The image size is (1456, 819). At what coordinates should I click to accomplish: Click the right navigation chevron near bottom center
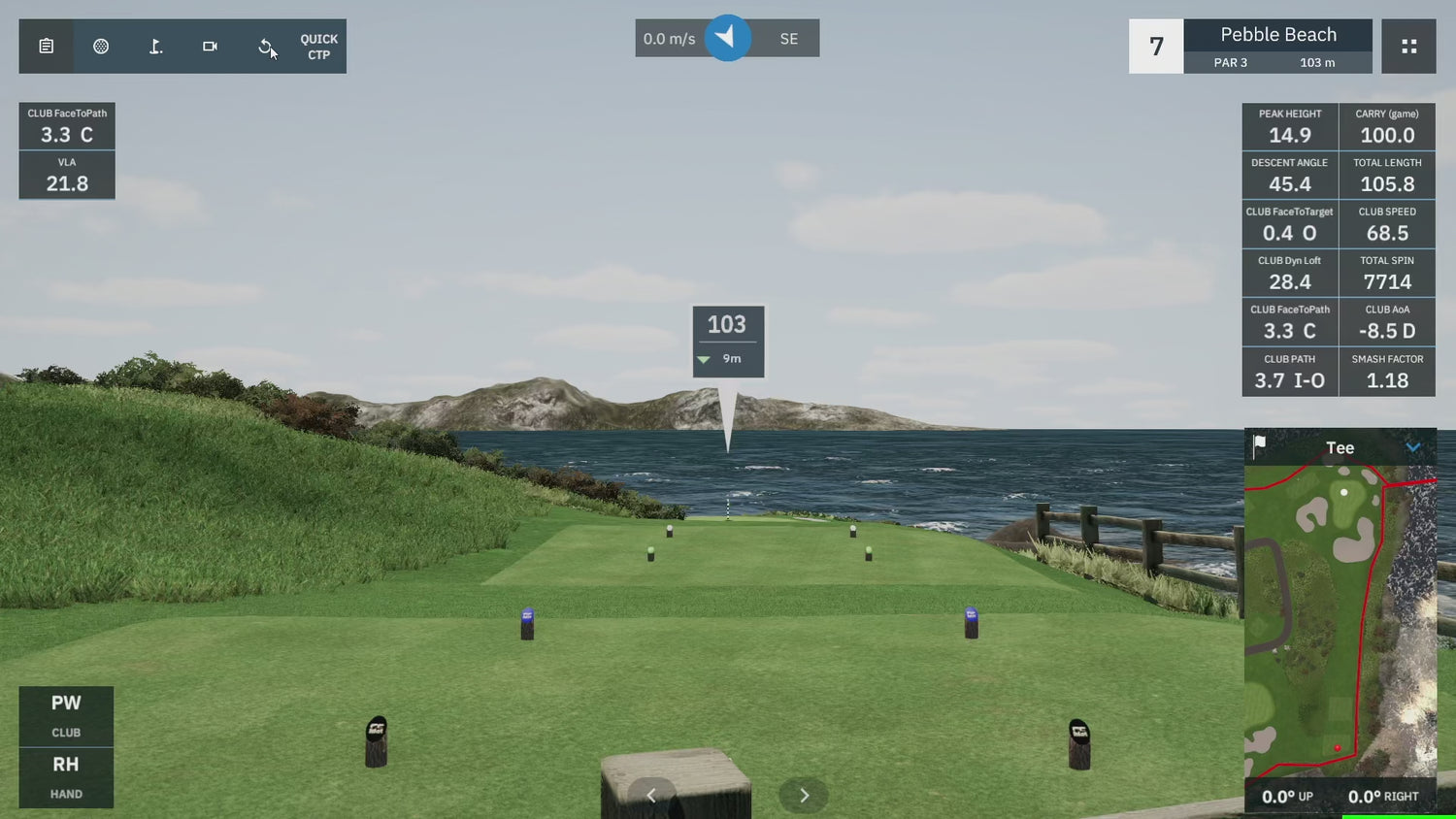coord(804,795)
